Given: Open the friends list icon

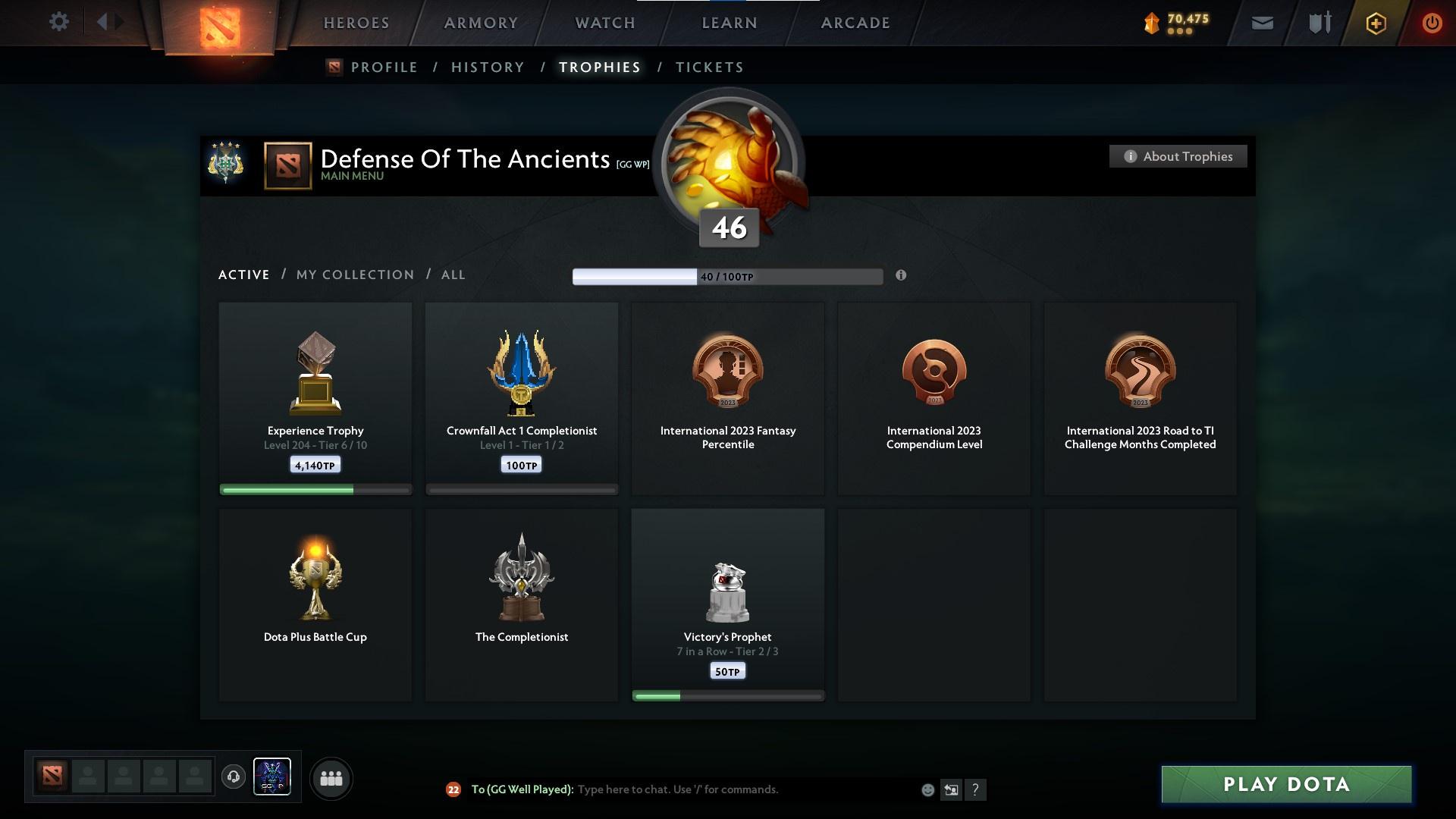Looking at the screenshot, I should coord(331,778).
